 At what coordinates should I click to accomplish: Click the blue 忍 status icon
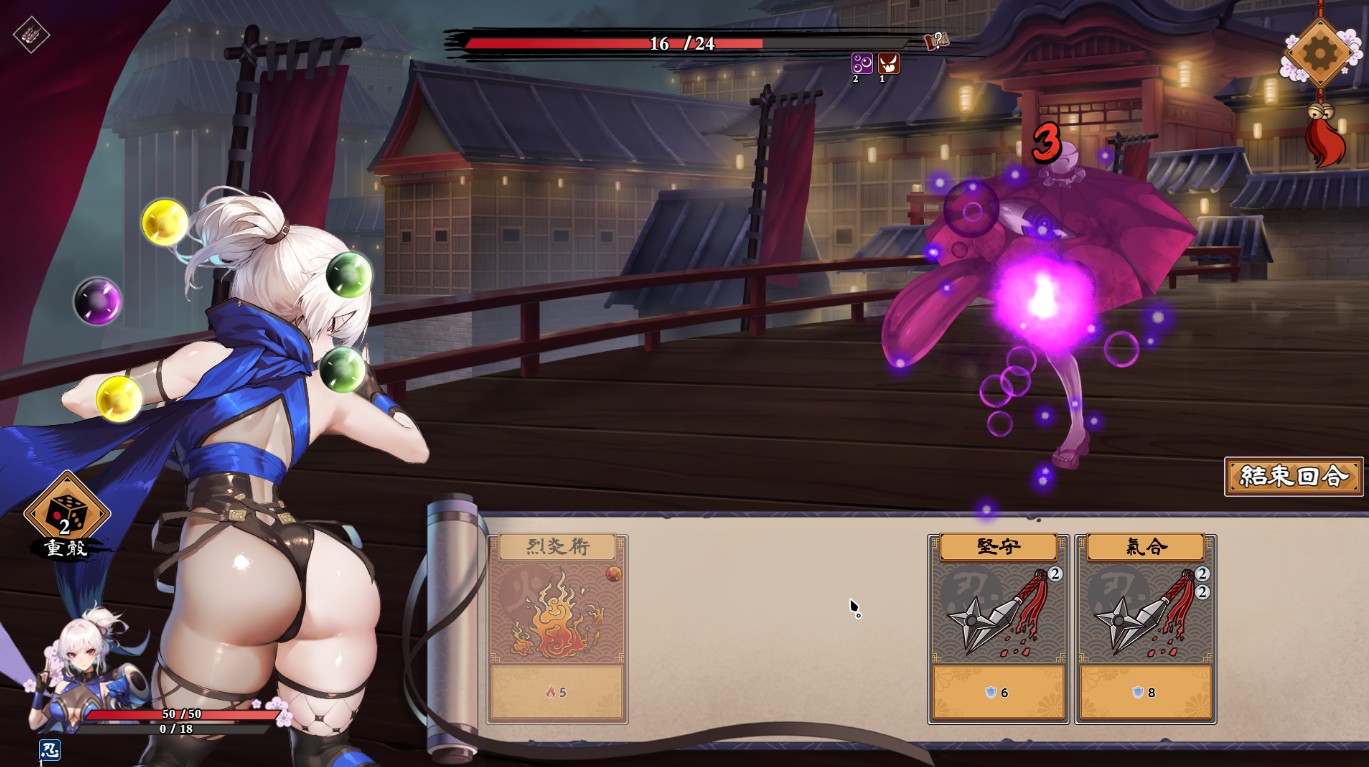[49, 749]
